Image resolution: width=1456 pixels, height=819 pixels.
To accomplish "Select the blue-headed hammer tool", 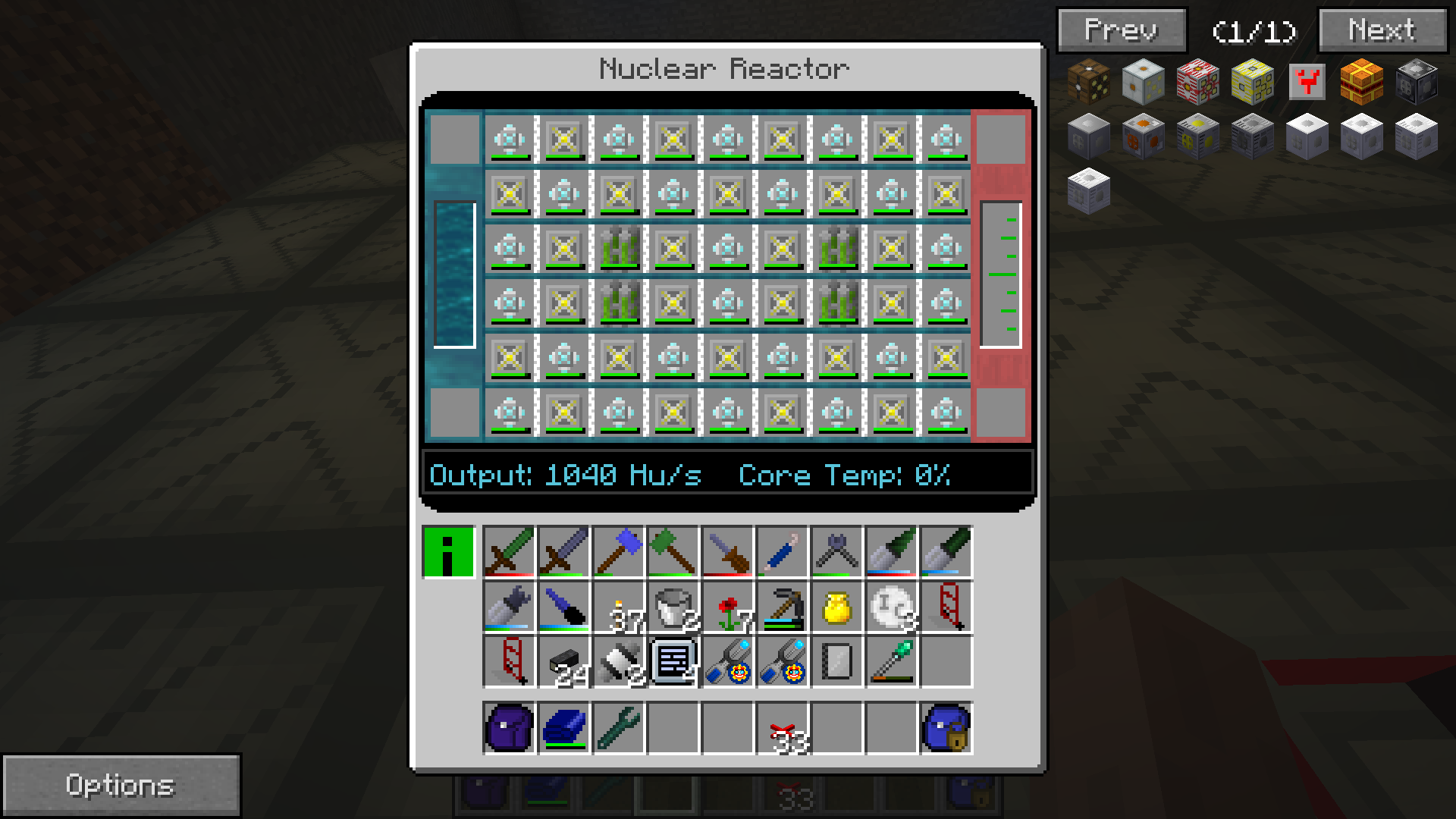I will coord(619,552).
